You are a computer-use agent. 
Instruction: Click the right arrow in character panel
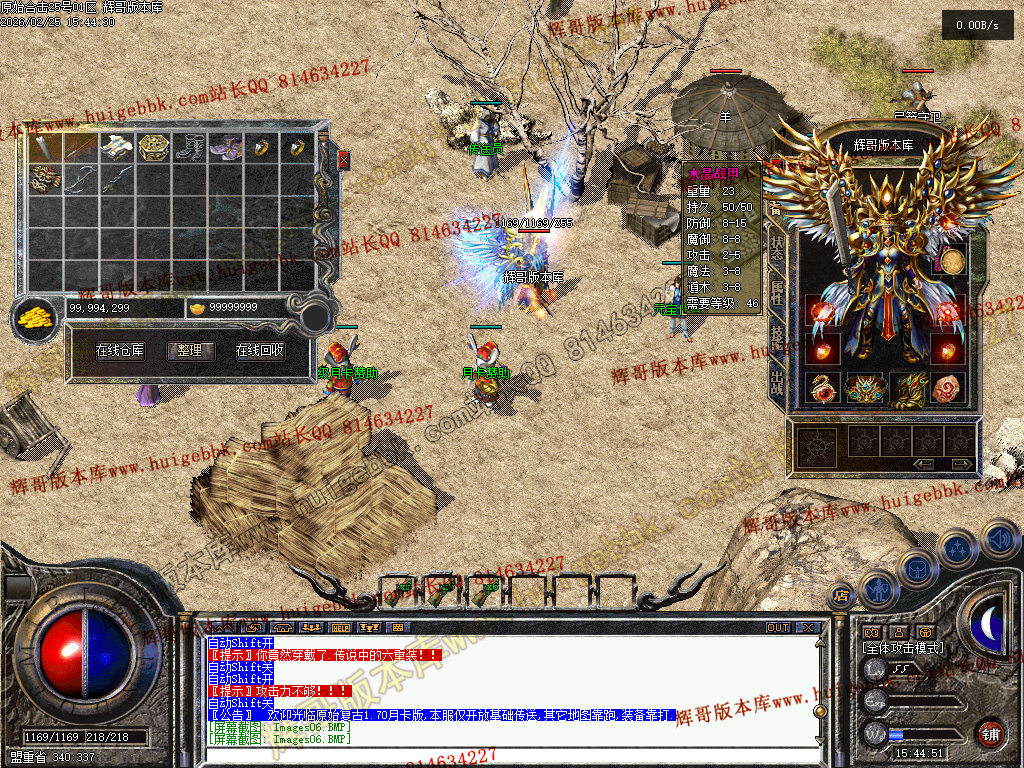(961, 464)
